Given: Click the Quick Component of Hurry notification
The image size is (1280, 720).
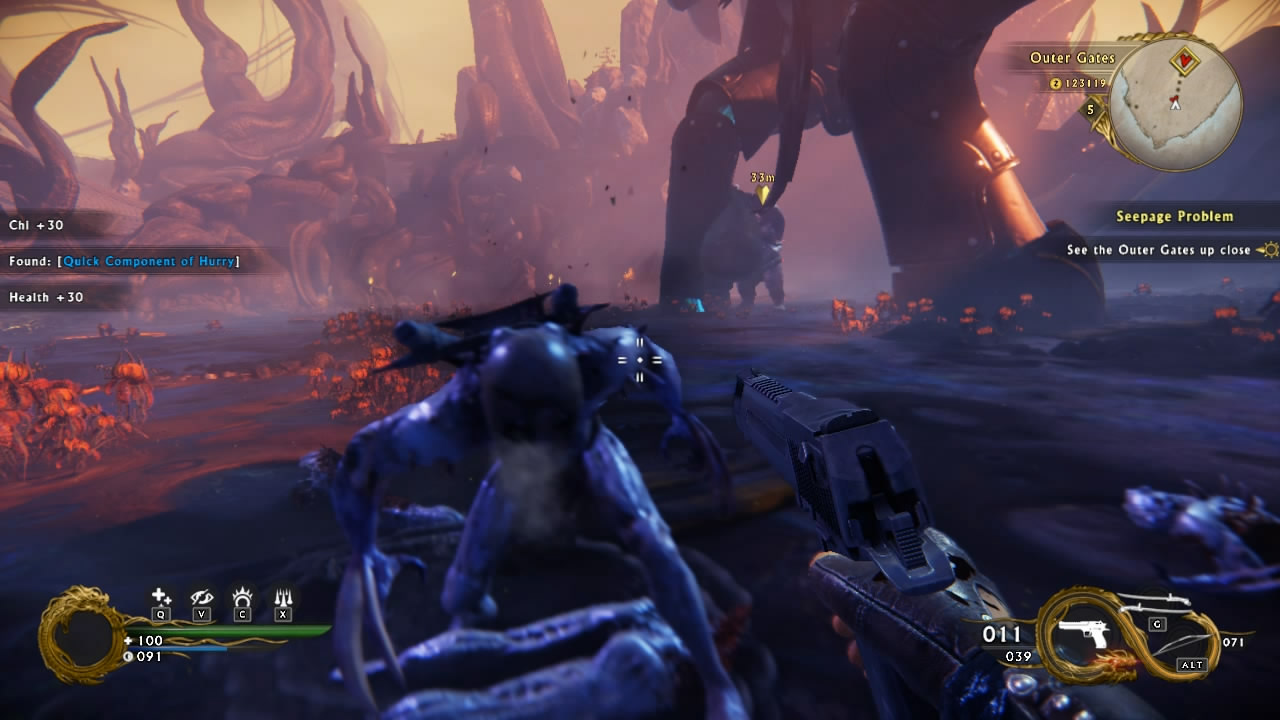Looking at the screenshot, I should [x=148, y=261].
